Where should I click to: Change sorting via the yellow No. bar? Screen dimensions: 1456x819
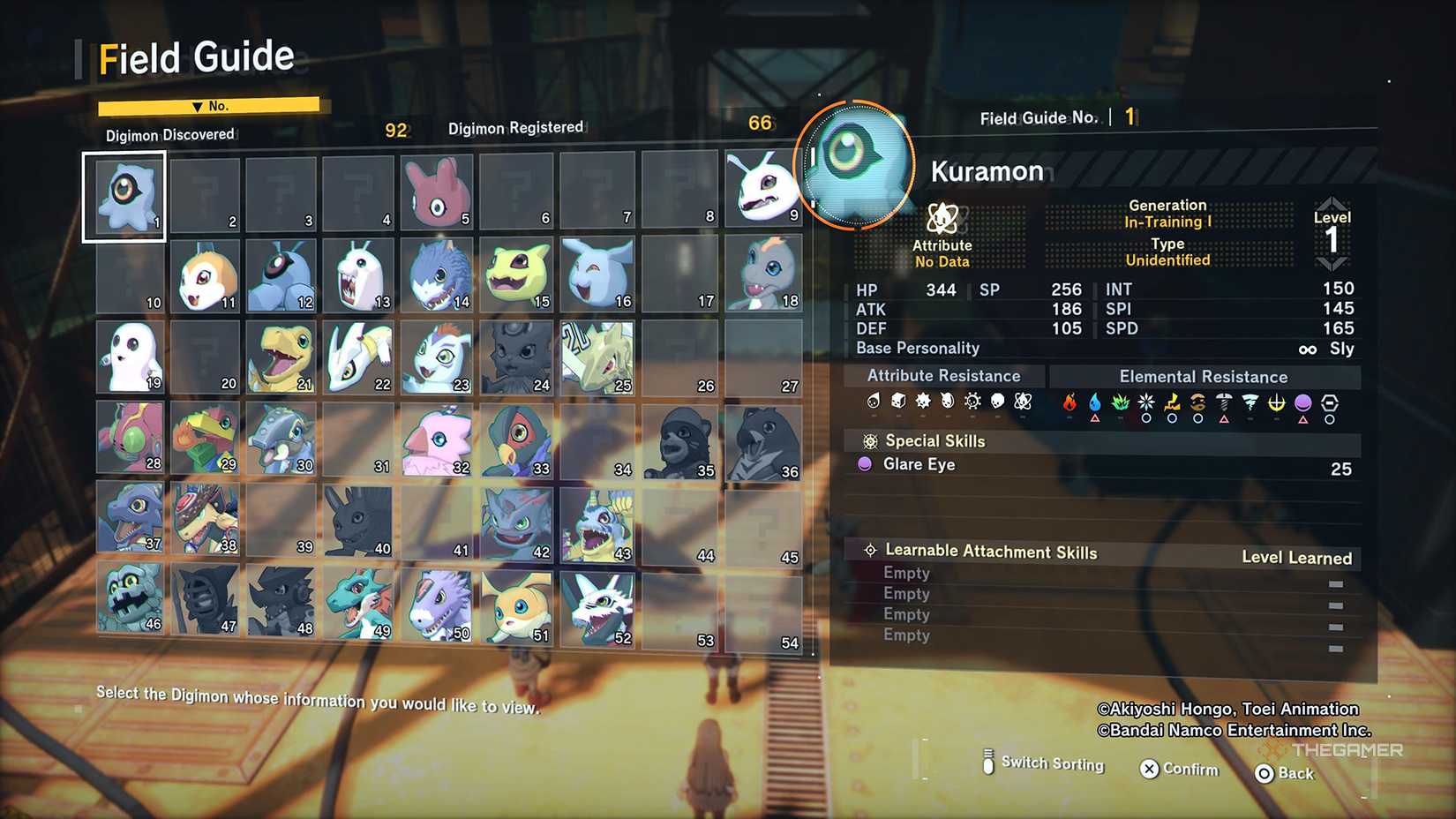pyautogui.click(x=209, y=106)
